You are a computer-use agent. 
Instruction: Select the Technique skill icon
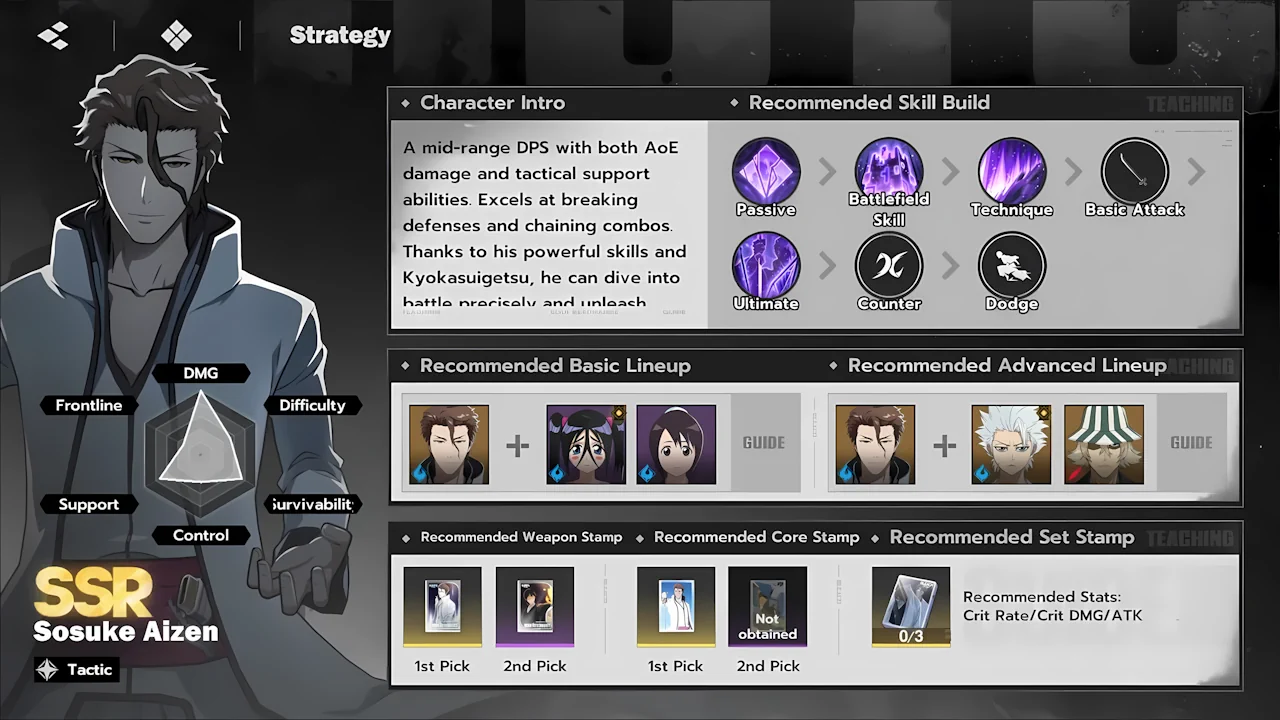pos(1011,172)
